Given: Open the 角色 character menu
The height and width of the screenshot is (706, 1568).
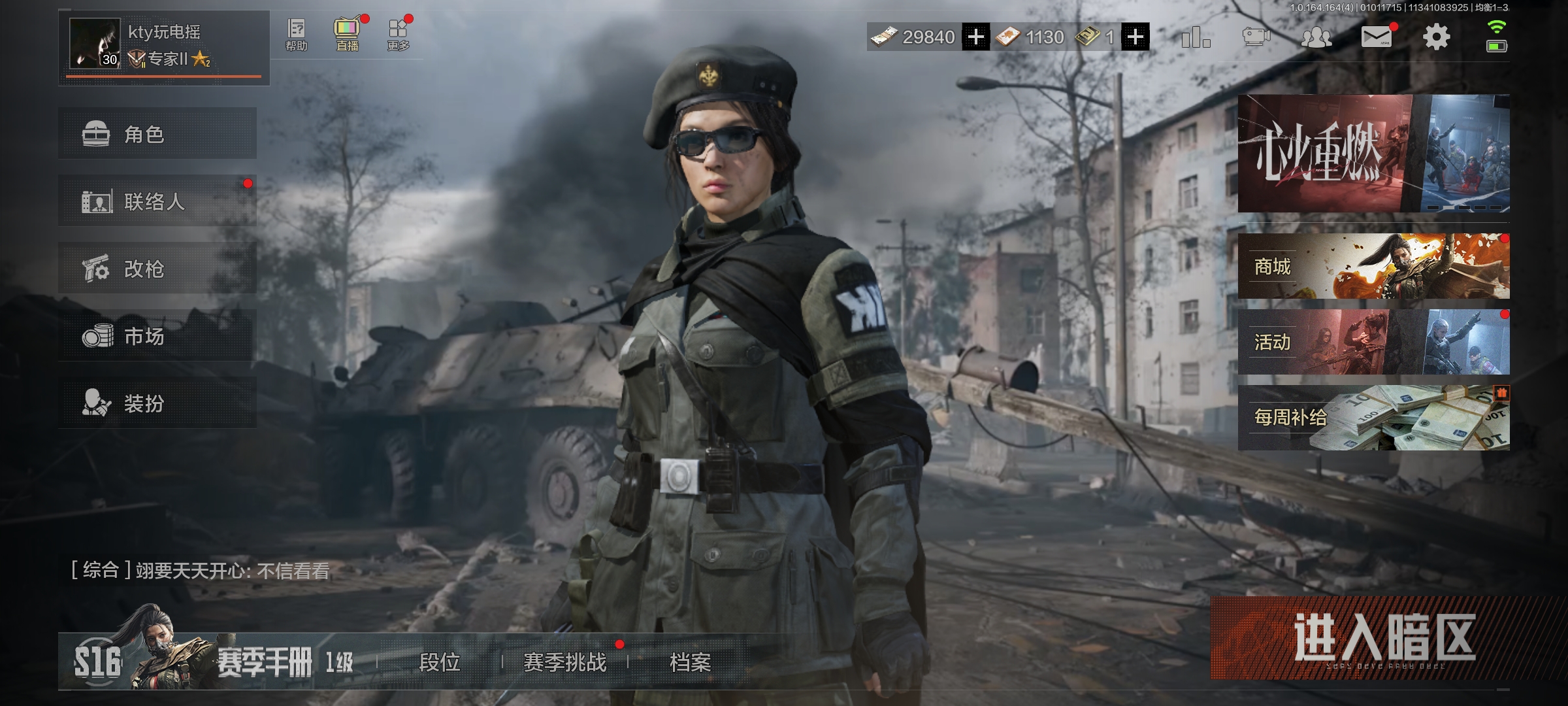Looking at the screenshot, I should [x=157, y=134].
